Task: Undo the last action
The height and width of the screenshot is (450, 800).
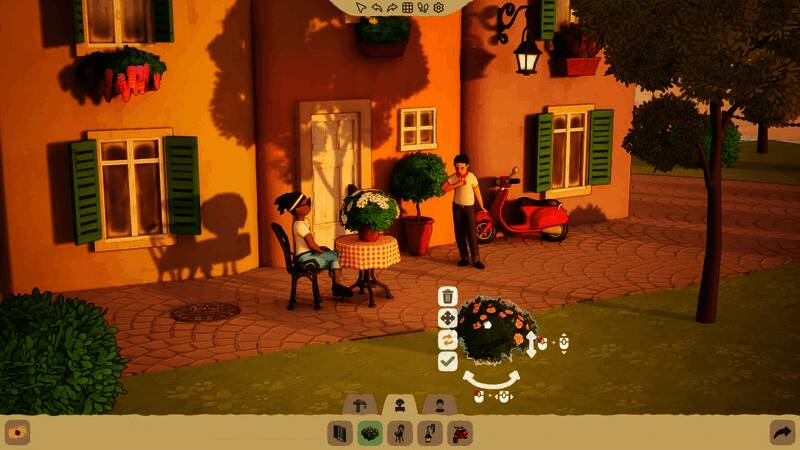Action: point(379,7)
